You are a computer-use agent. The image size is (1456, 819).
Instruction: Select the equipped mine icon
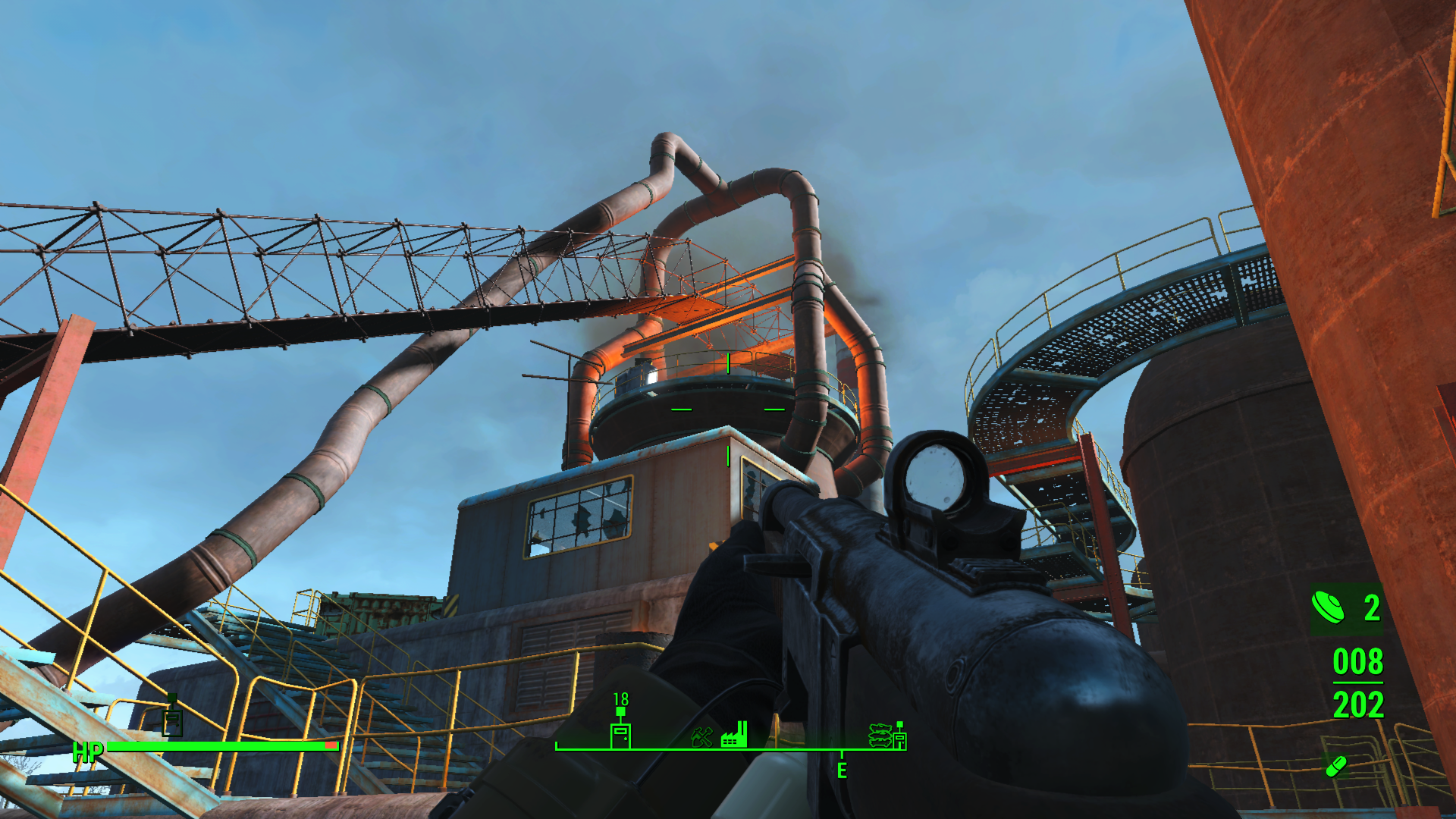(x=1328, y=607)
